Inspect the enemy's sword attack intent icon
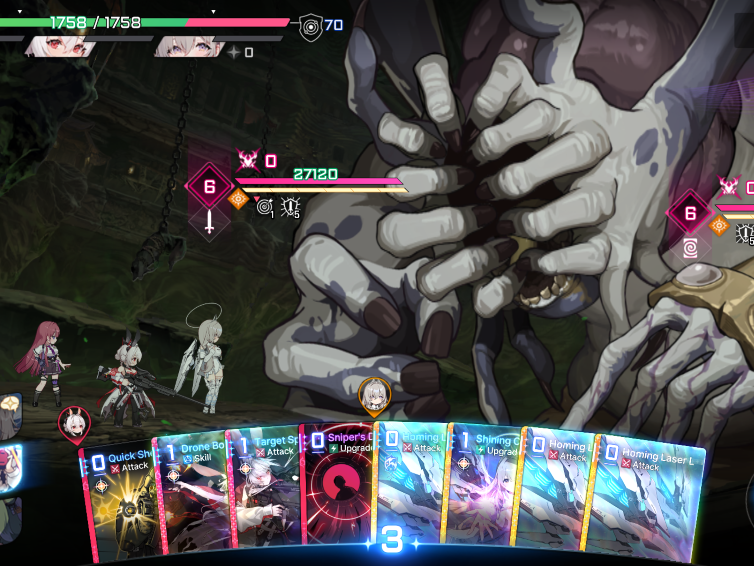 coord(209,222)
